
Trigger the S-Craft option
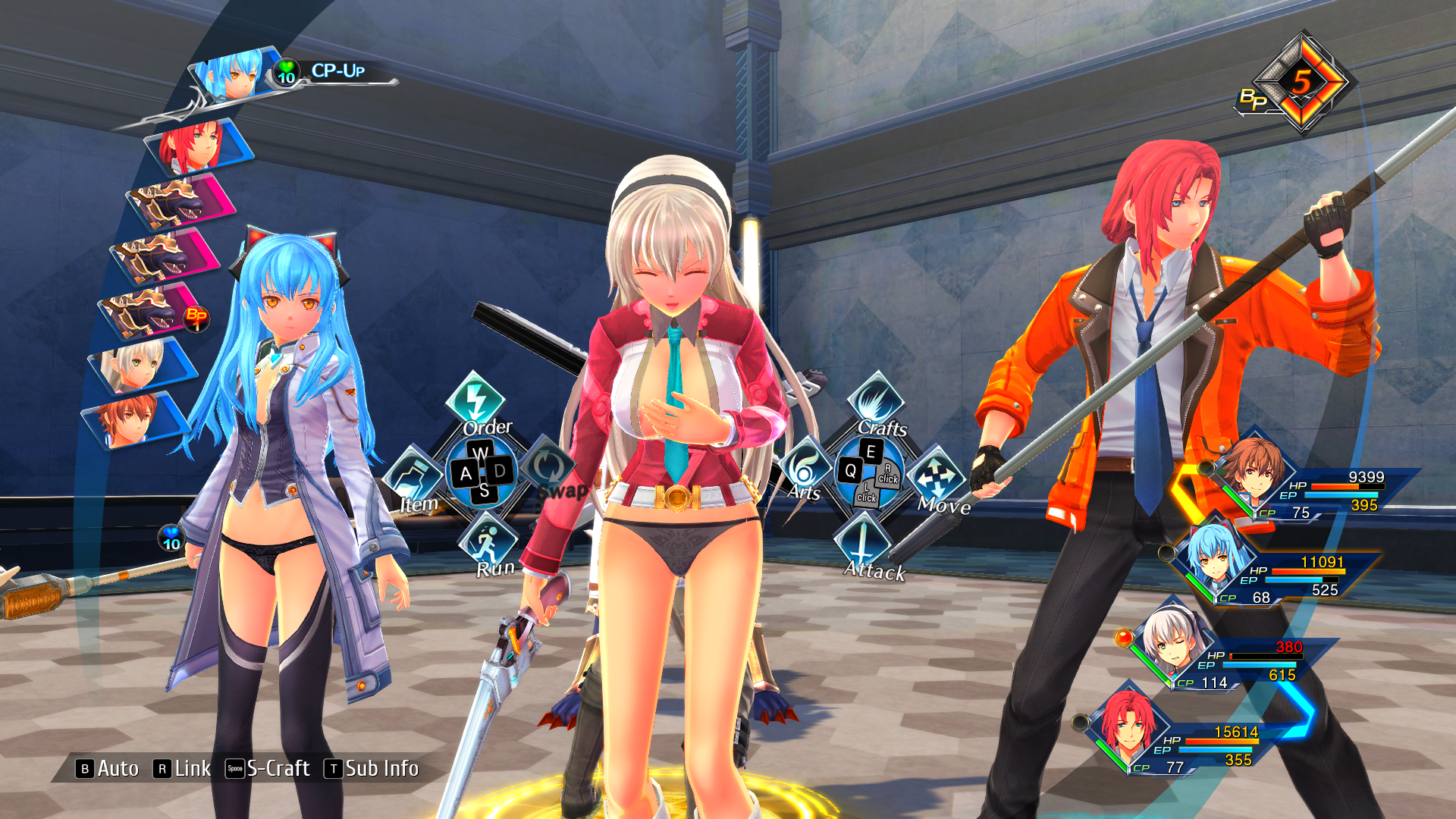(268, 769)
